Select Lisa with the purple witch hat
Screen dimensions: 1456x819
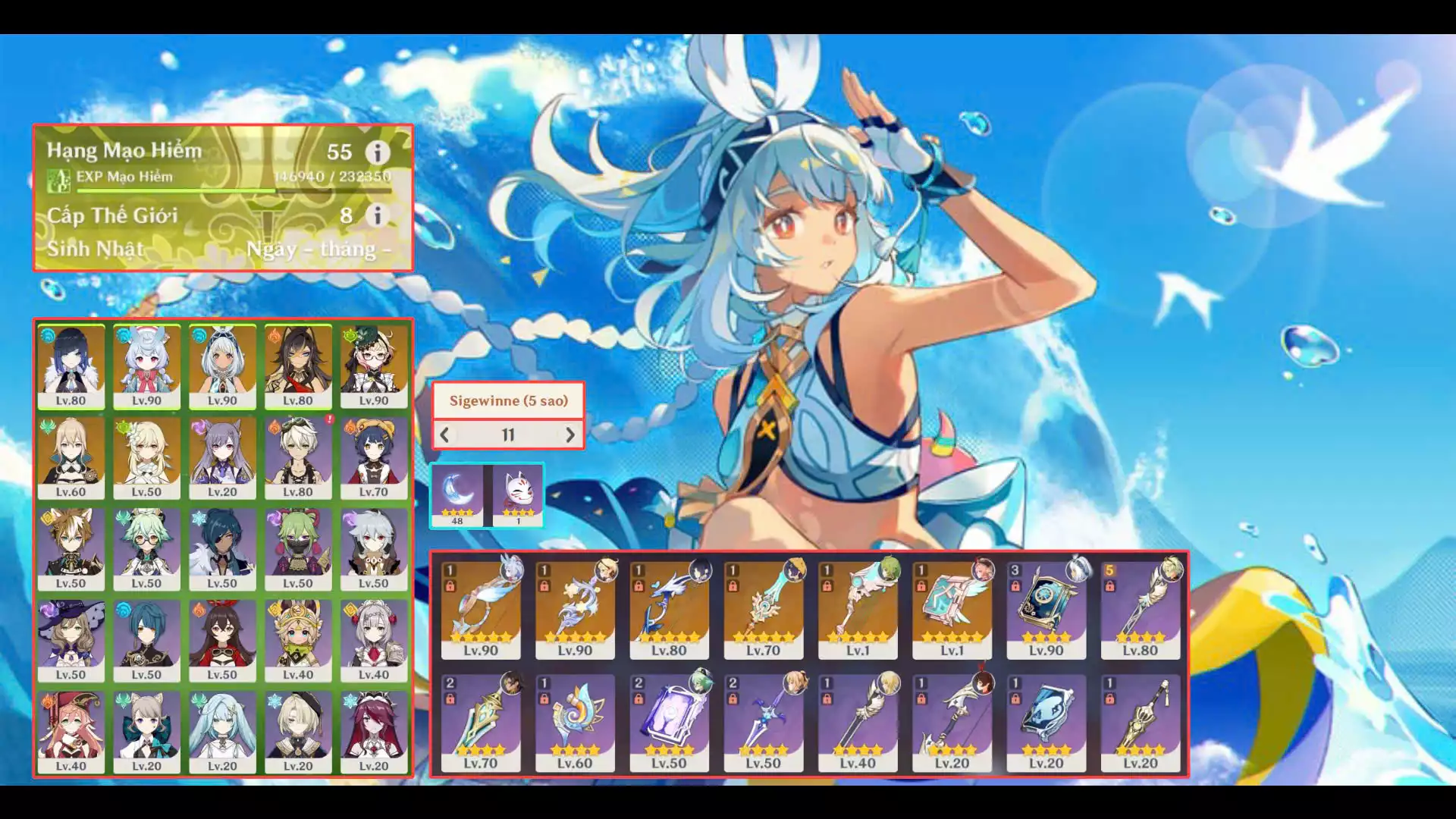(x=71, y=642)
